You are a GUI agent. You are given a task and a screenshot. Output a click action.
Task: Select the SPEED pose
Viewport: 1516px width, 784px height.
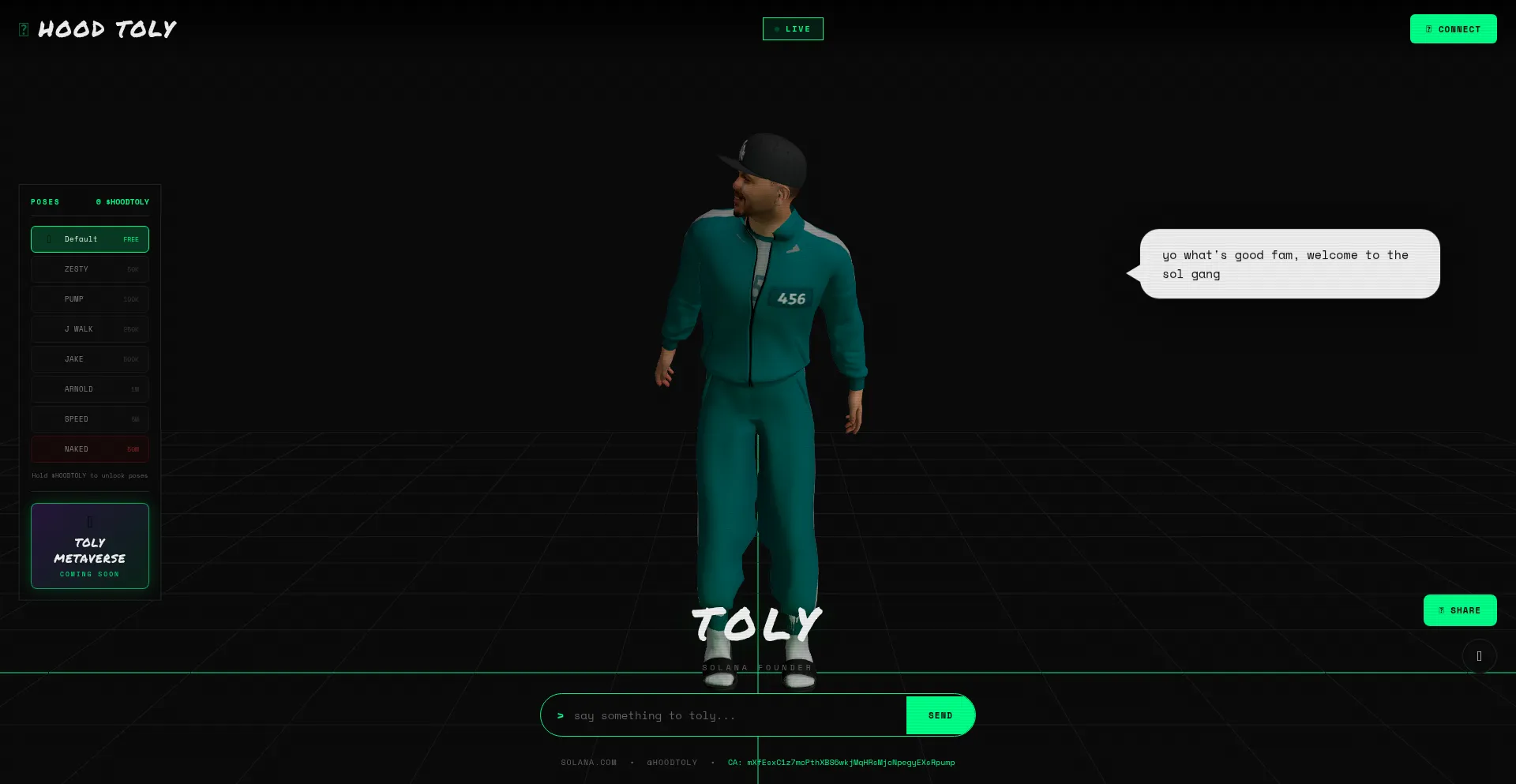pos(89,418)
